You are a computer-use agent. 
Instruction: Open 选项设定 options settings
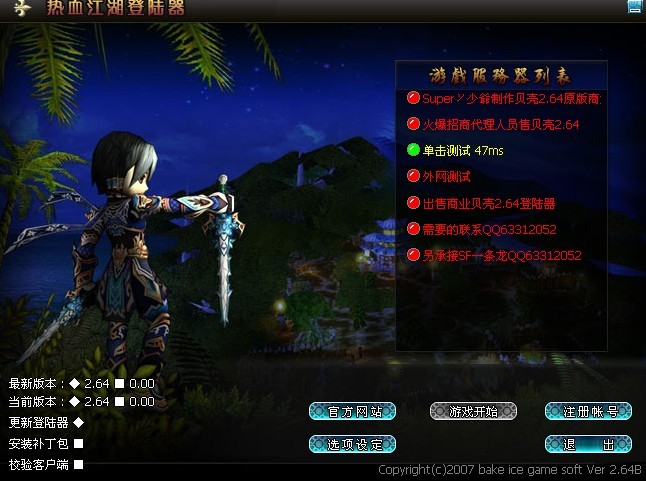tap(353, 443)
